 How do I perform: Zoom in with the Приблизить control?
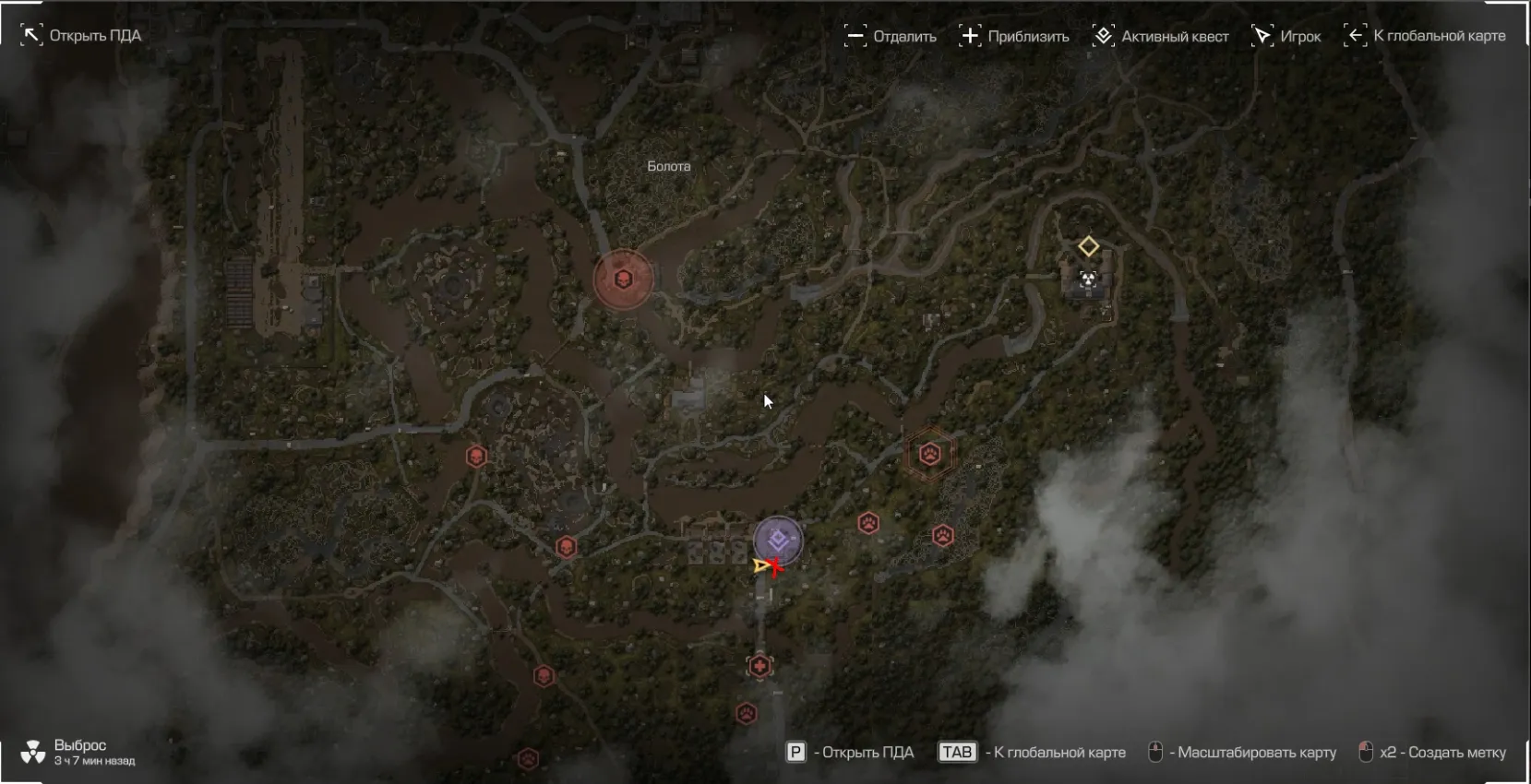click(1013, 37)
